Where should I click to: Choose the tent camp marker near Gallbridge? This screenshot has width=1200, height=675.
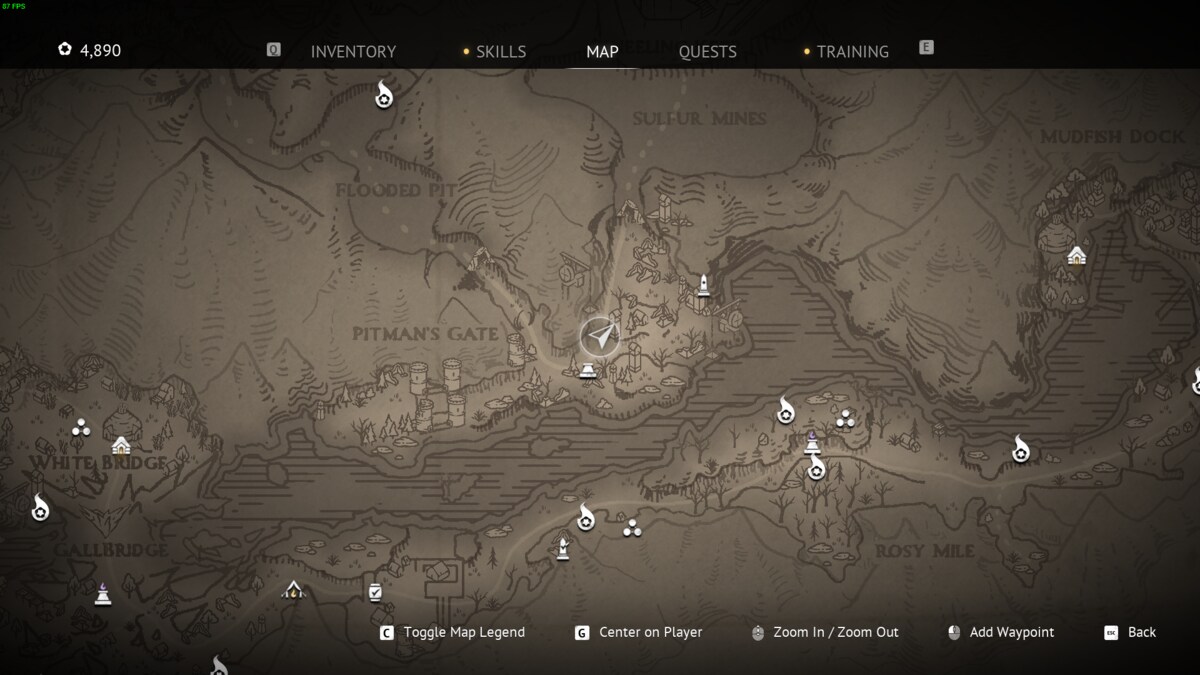click(x=292, y=590)
